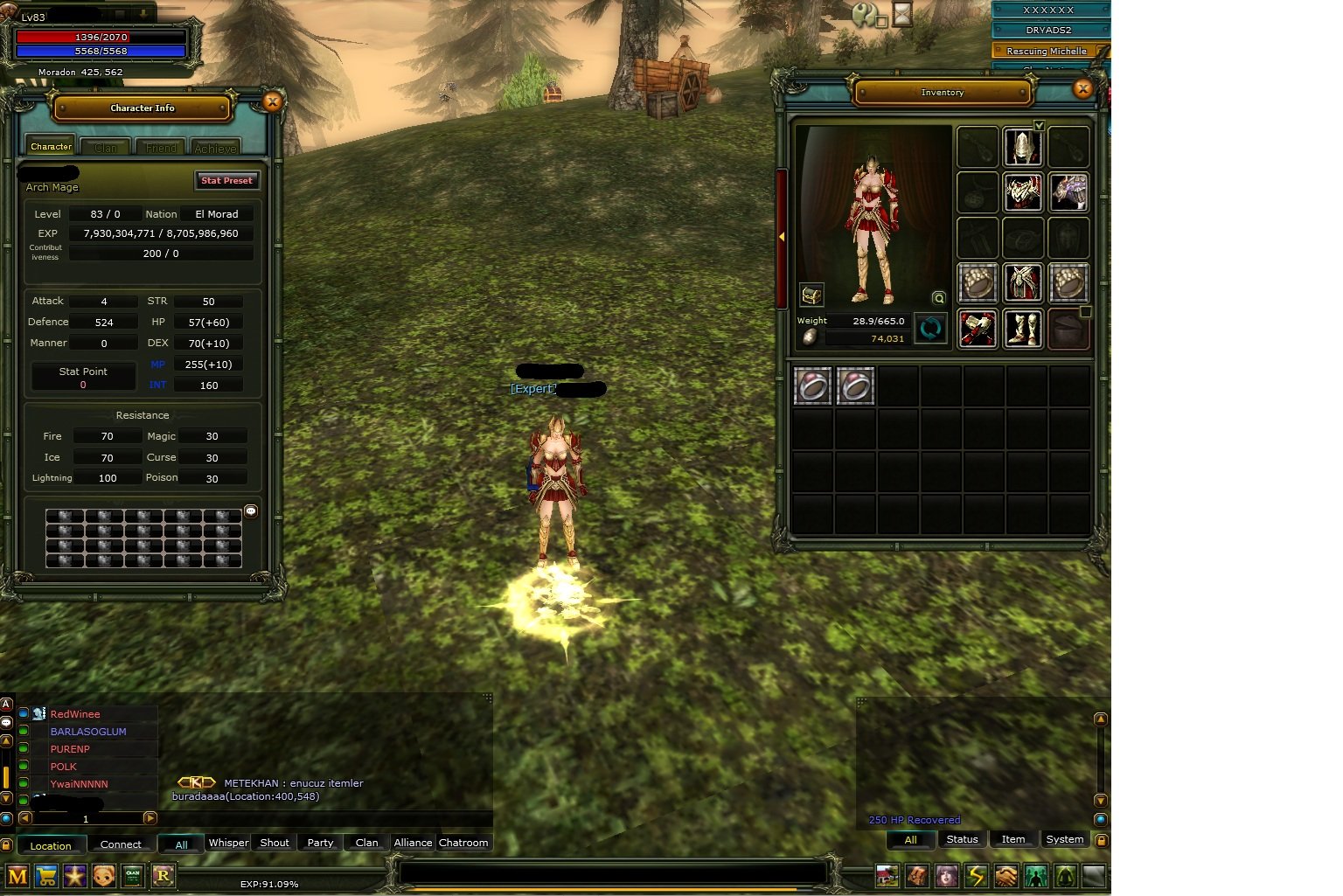Click the handshake trade skill icon

[x=1006, y=876]
